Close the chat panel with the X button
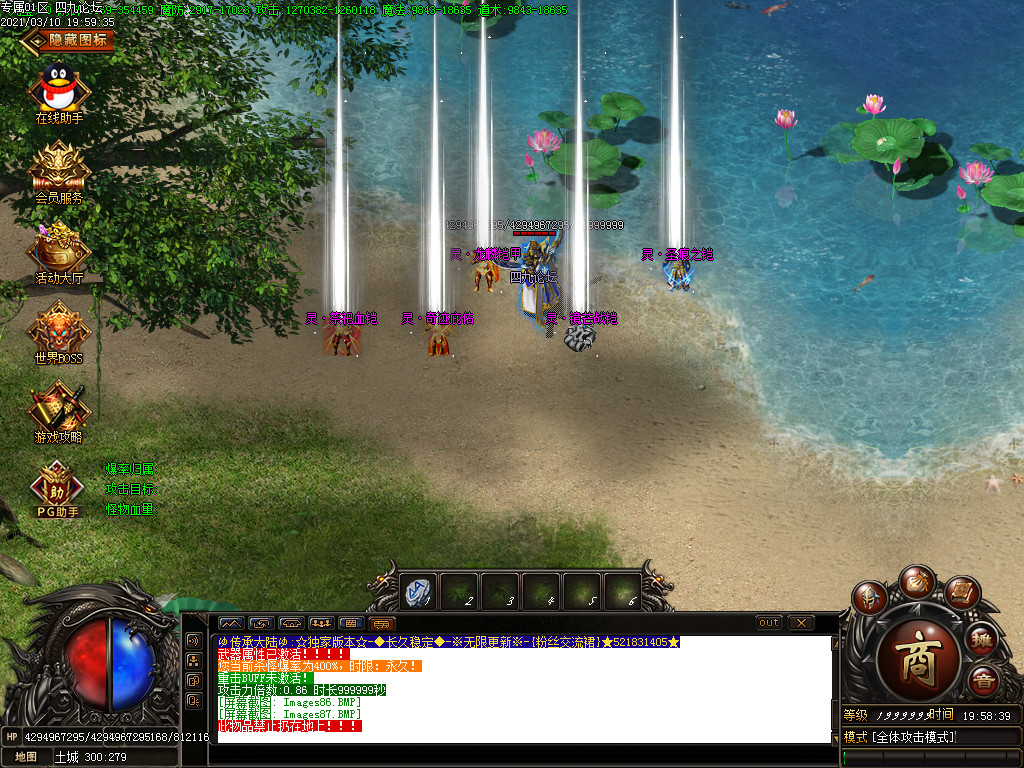The height and width of the screenshot is (768, 1024). [801, 623]
